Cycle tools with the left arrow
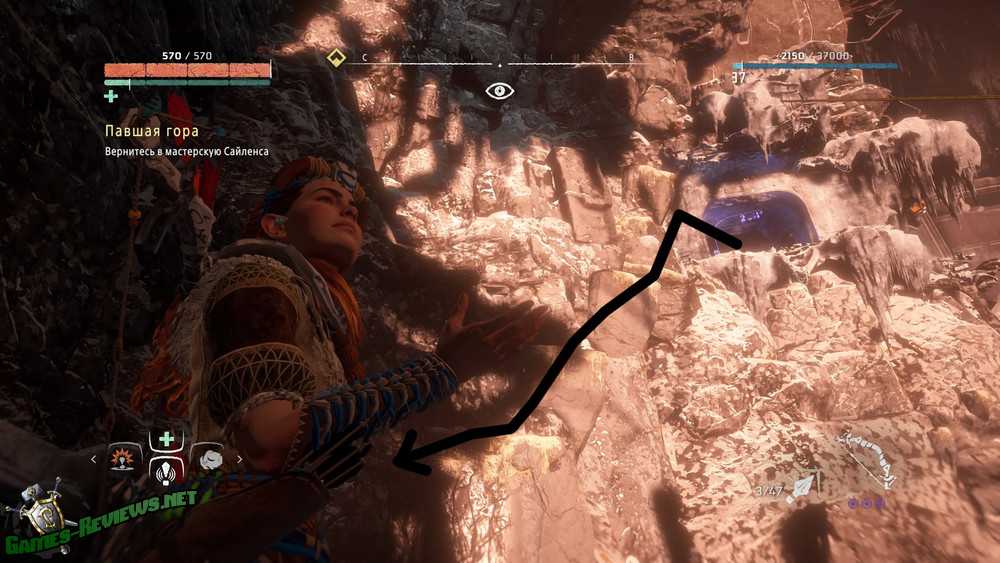This screenshot has width=1000, height=563. 94,459
